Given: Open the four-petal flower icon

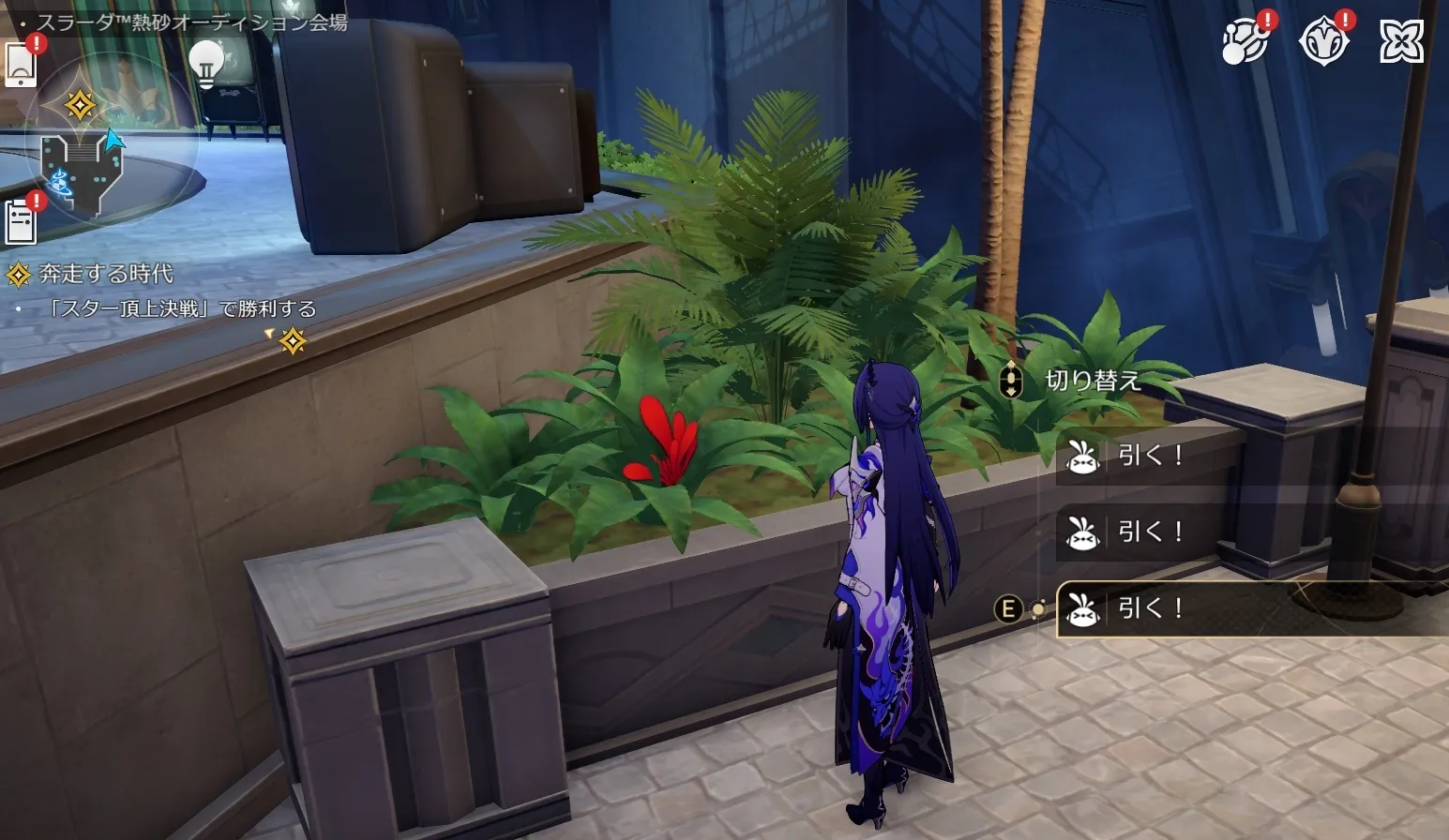Looking at the screenshot, I should 1401,42.
